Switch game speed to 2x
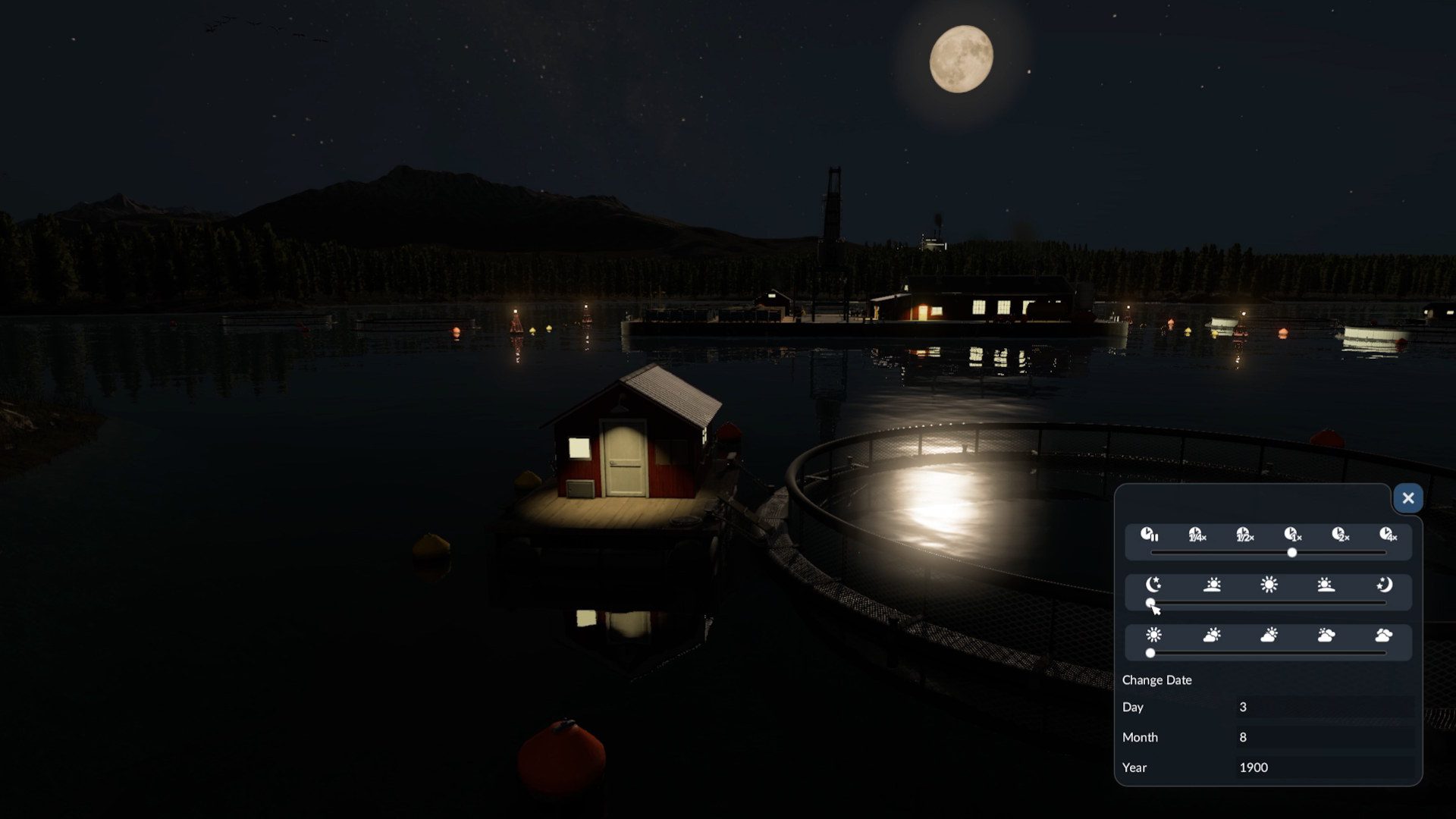1456x819 pixels. (1340, 535)
